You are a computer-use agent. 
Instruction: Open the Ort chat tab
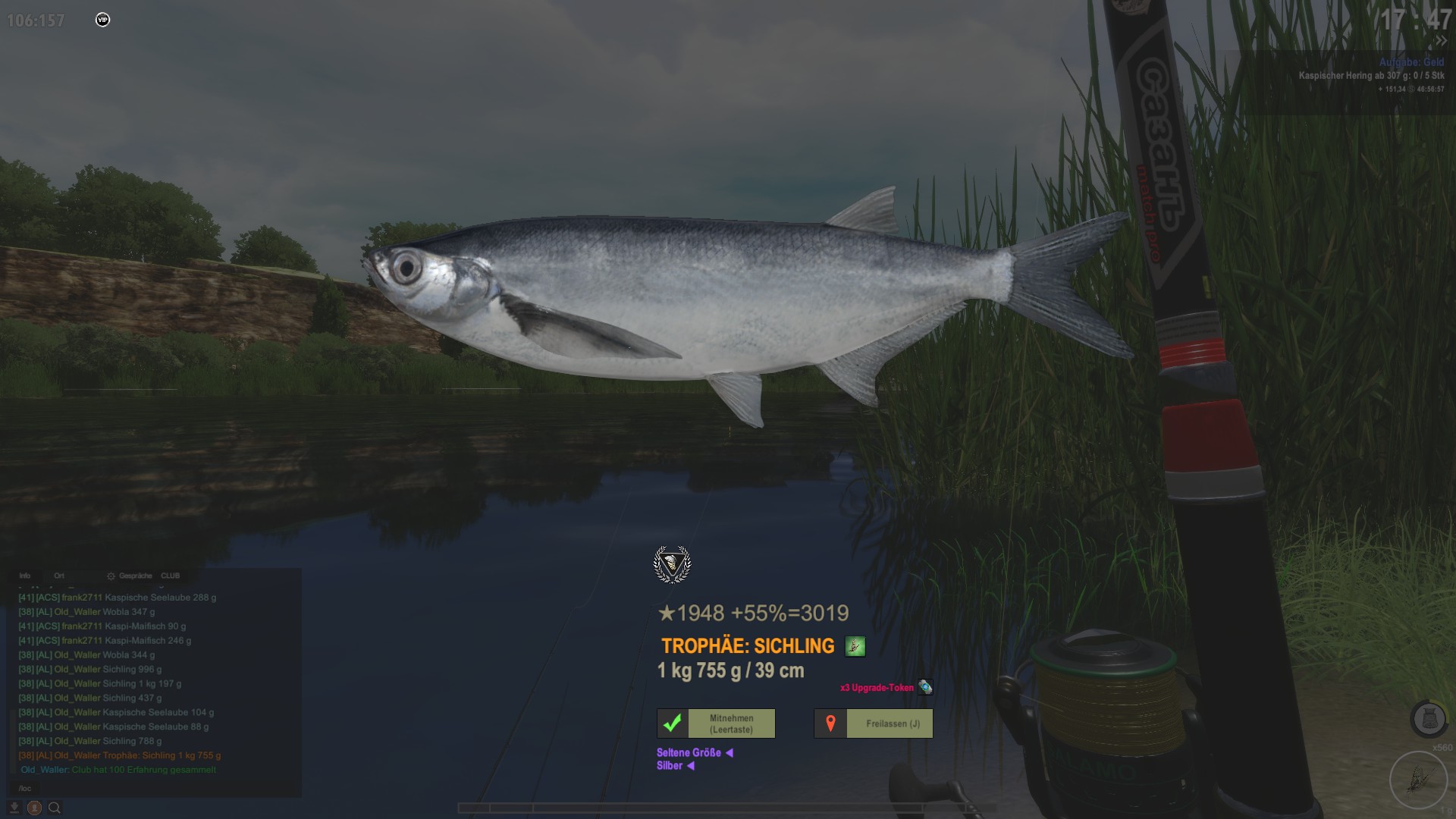click(x=59, y=576)
